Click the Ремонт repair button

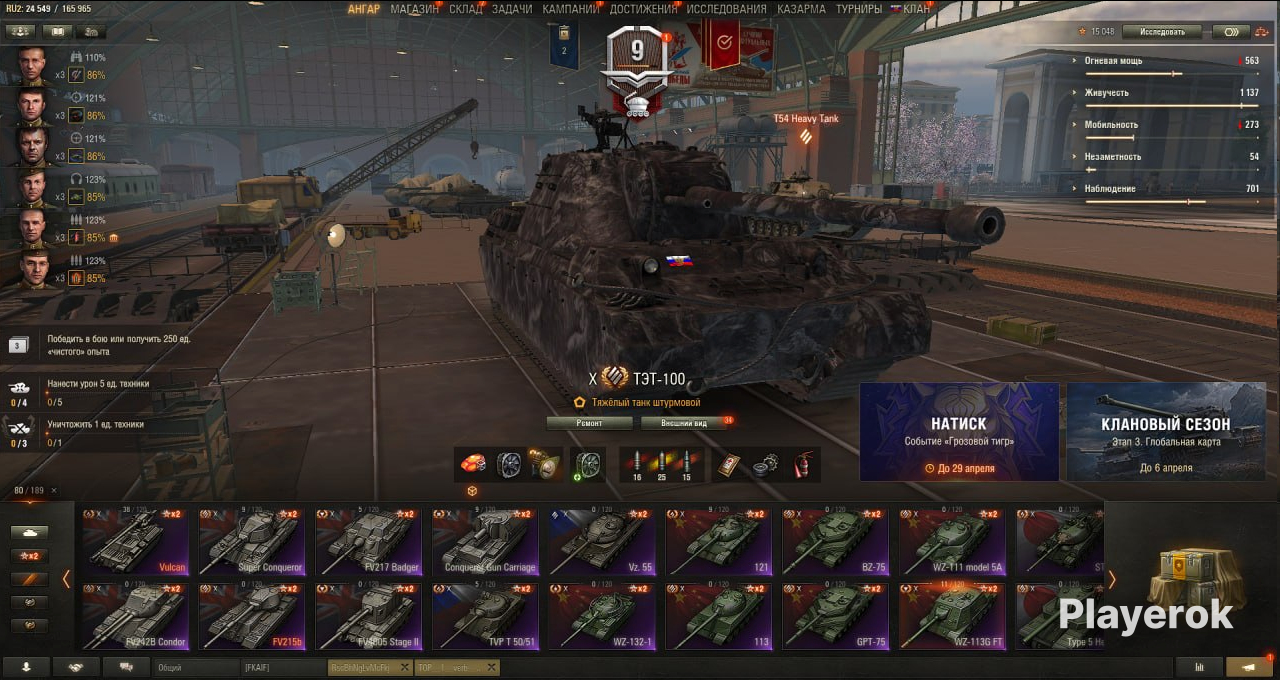pos(590,423)
